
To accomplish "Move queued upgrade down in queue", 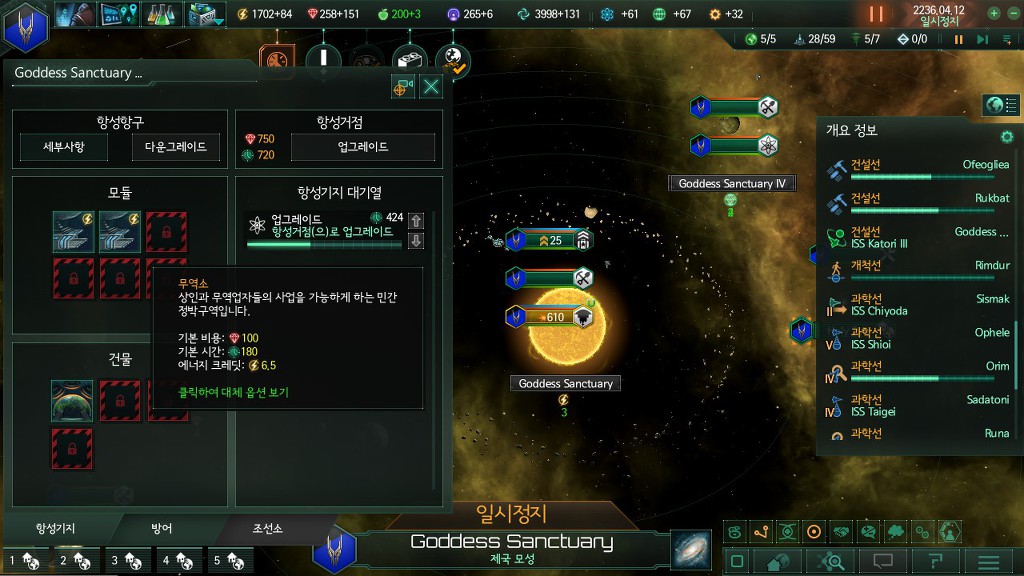I will [x=417, y=240].
